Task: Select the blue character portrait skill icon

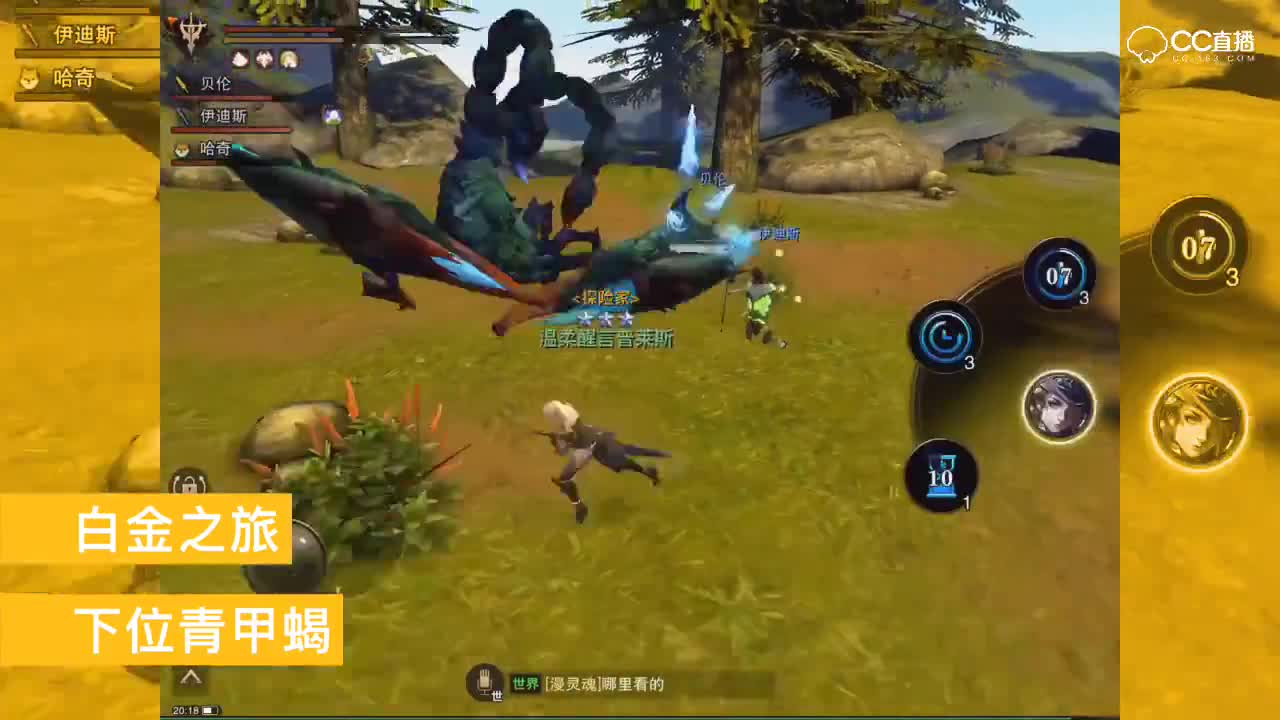Action: click(x=1059, y=405)
